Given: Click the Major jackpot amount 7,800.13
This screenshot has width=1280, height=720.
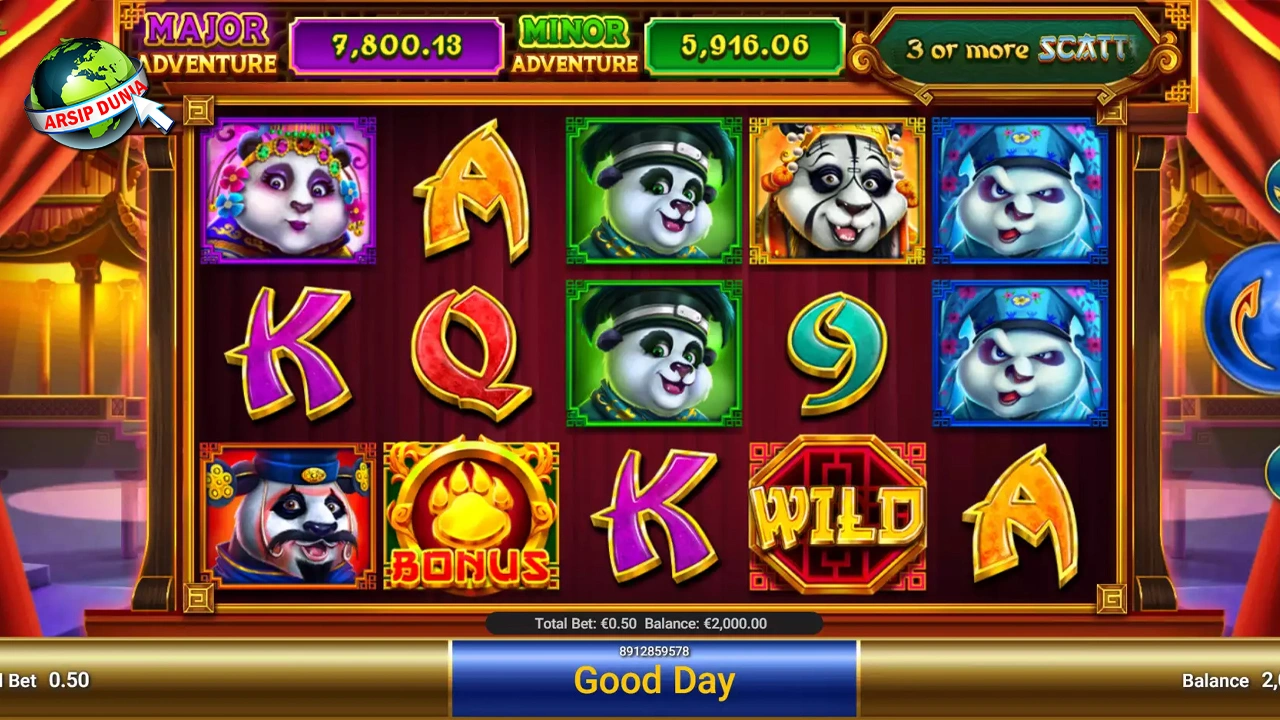Looking at the screenshot, I should pyautogui.click(x=397, y=45).
